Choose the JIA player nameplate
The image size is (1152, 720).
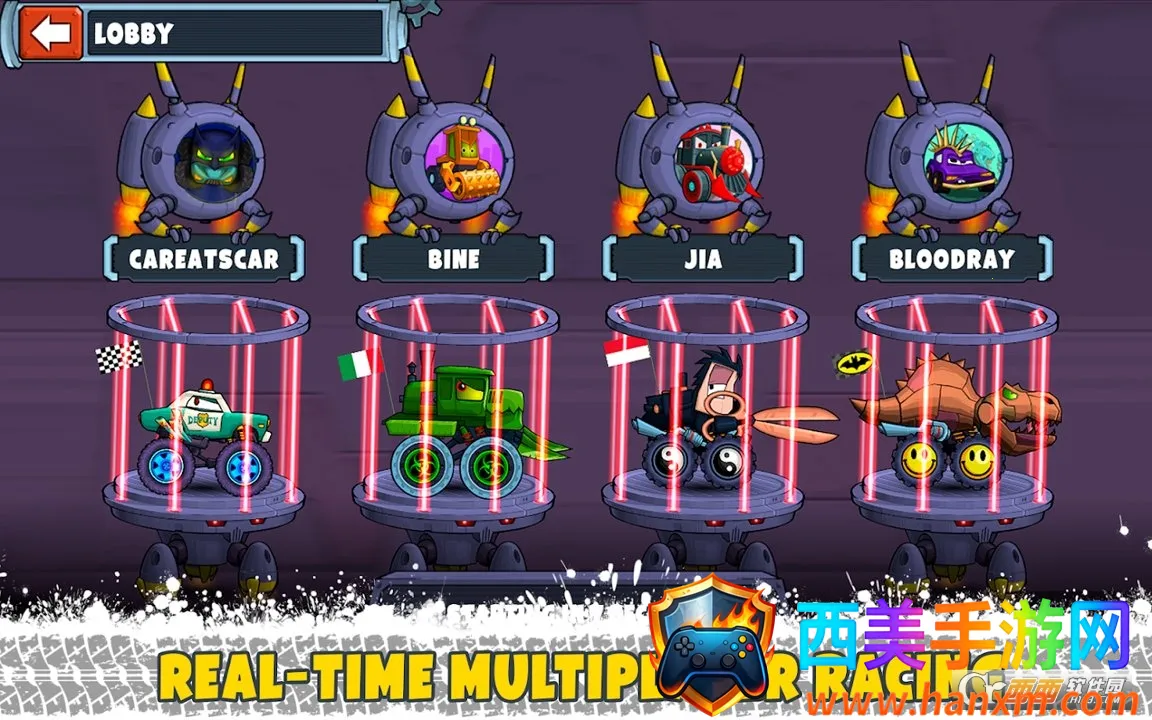(702, 259)
